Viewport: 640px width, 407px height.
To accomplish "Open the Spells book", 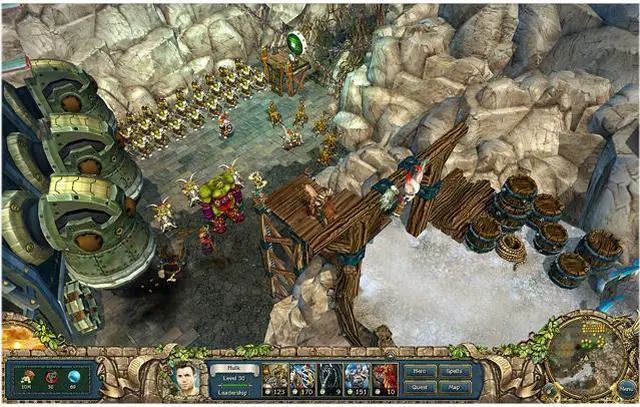I will [x=453, y=371].
